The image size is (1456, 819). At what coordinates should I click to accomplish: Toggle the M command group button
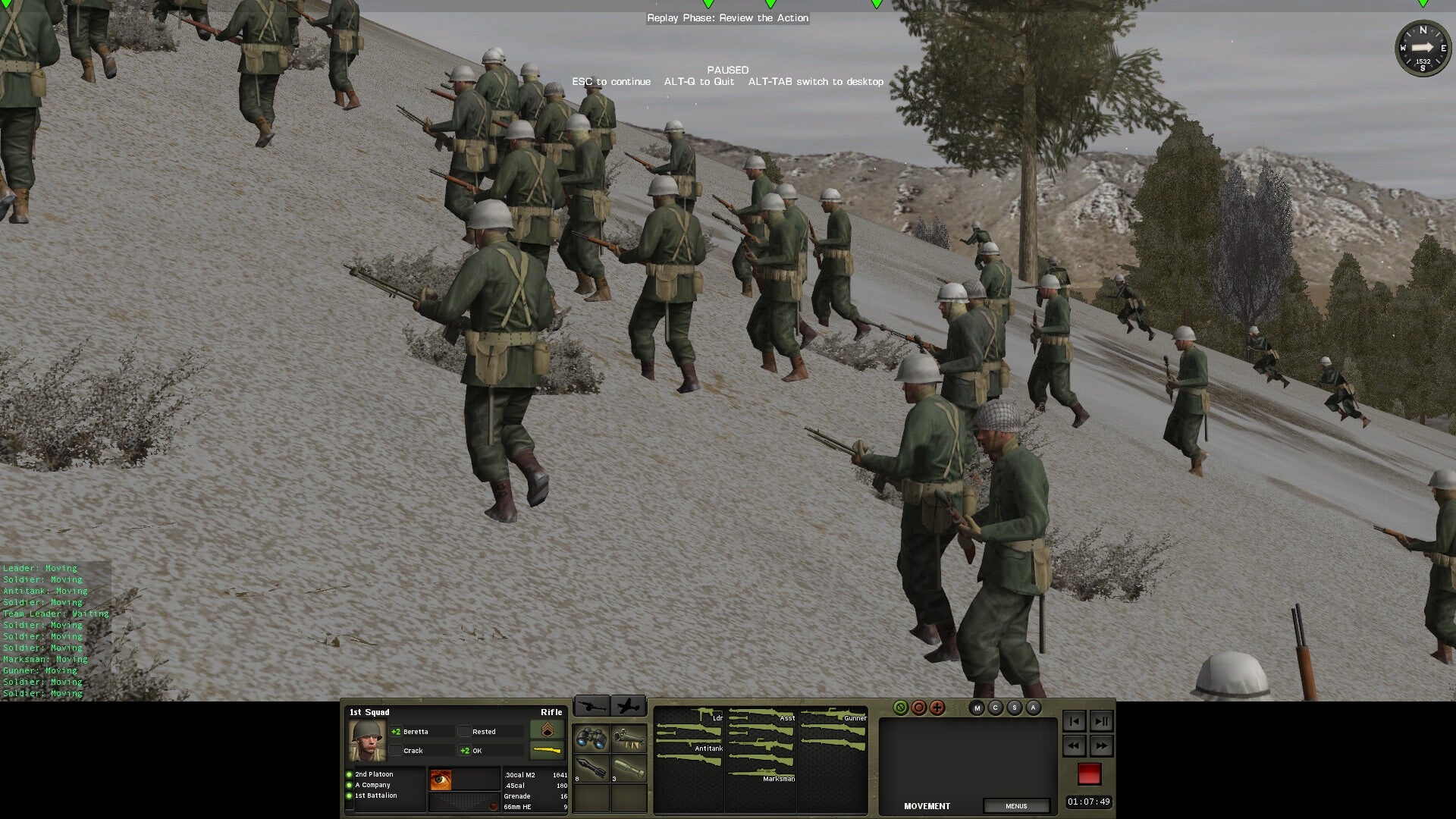[977, 708]
